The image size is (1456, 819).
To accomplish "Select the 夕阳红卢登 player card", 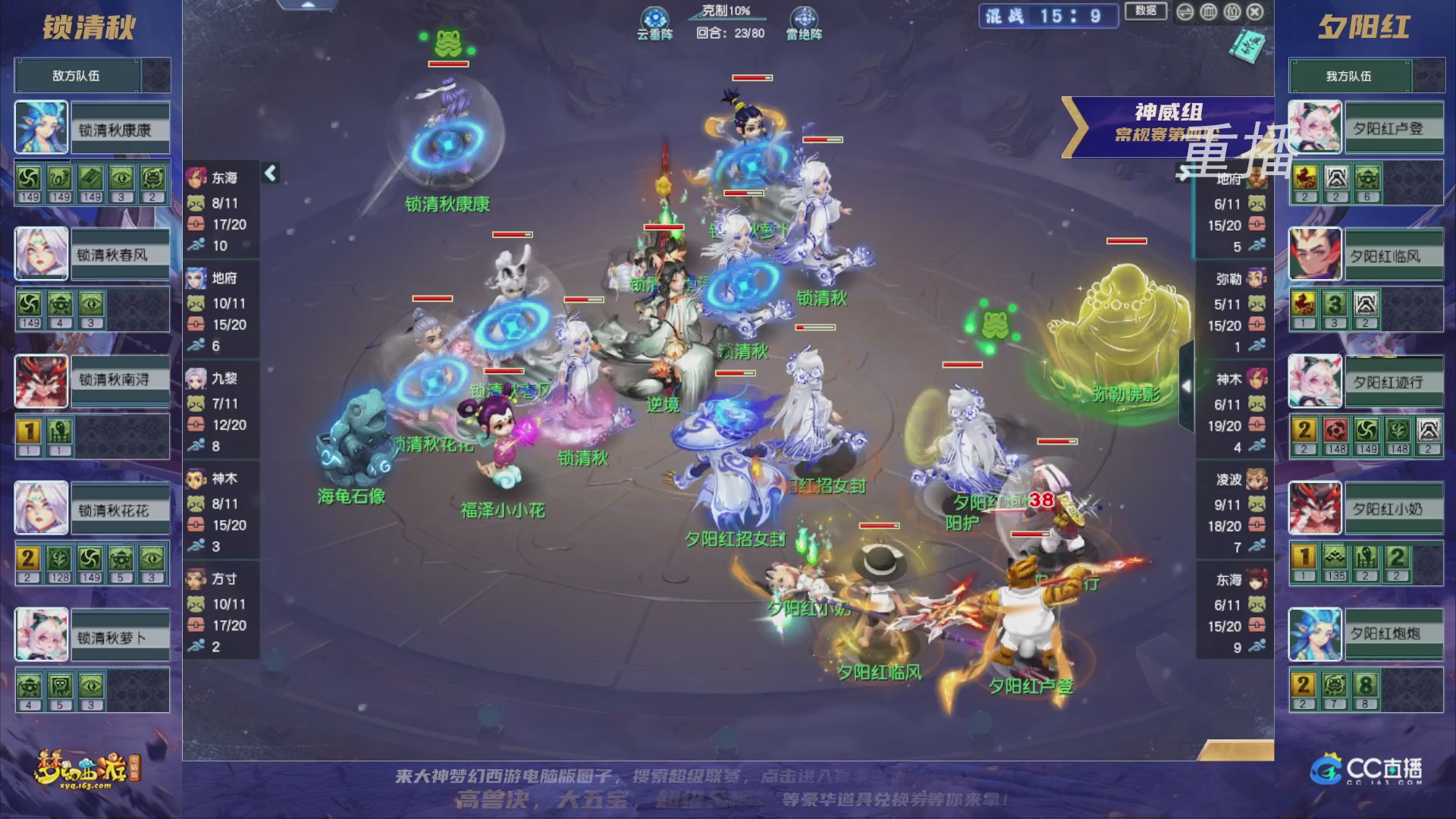I will pyautogui.click(x=1365, y=127).
